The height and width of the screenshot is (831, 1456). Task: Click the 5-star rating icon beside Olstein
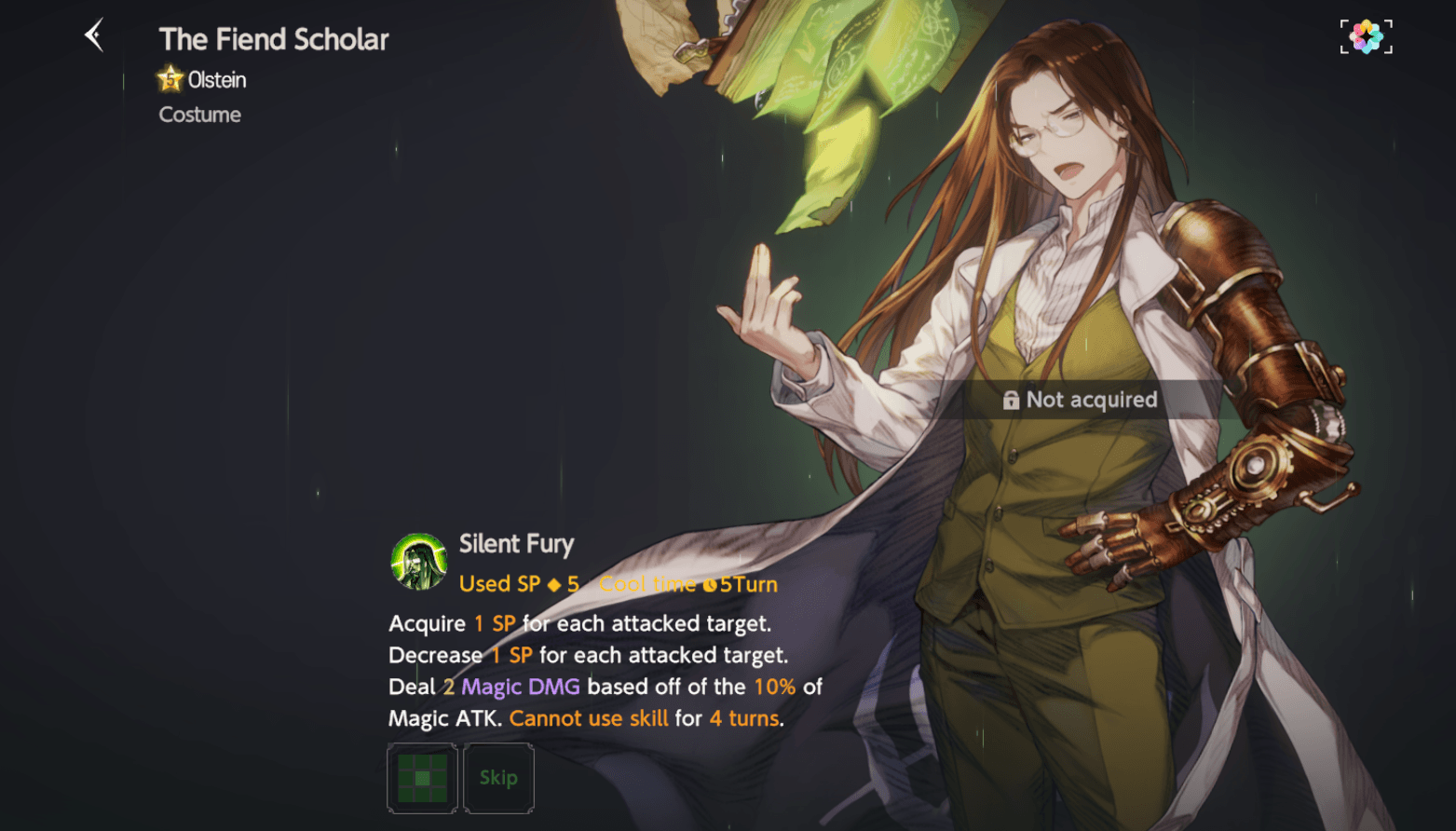168,79
